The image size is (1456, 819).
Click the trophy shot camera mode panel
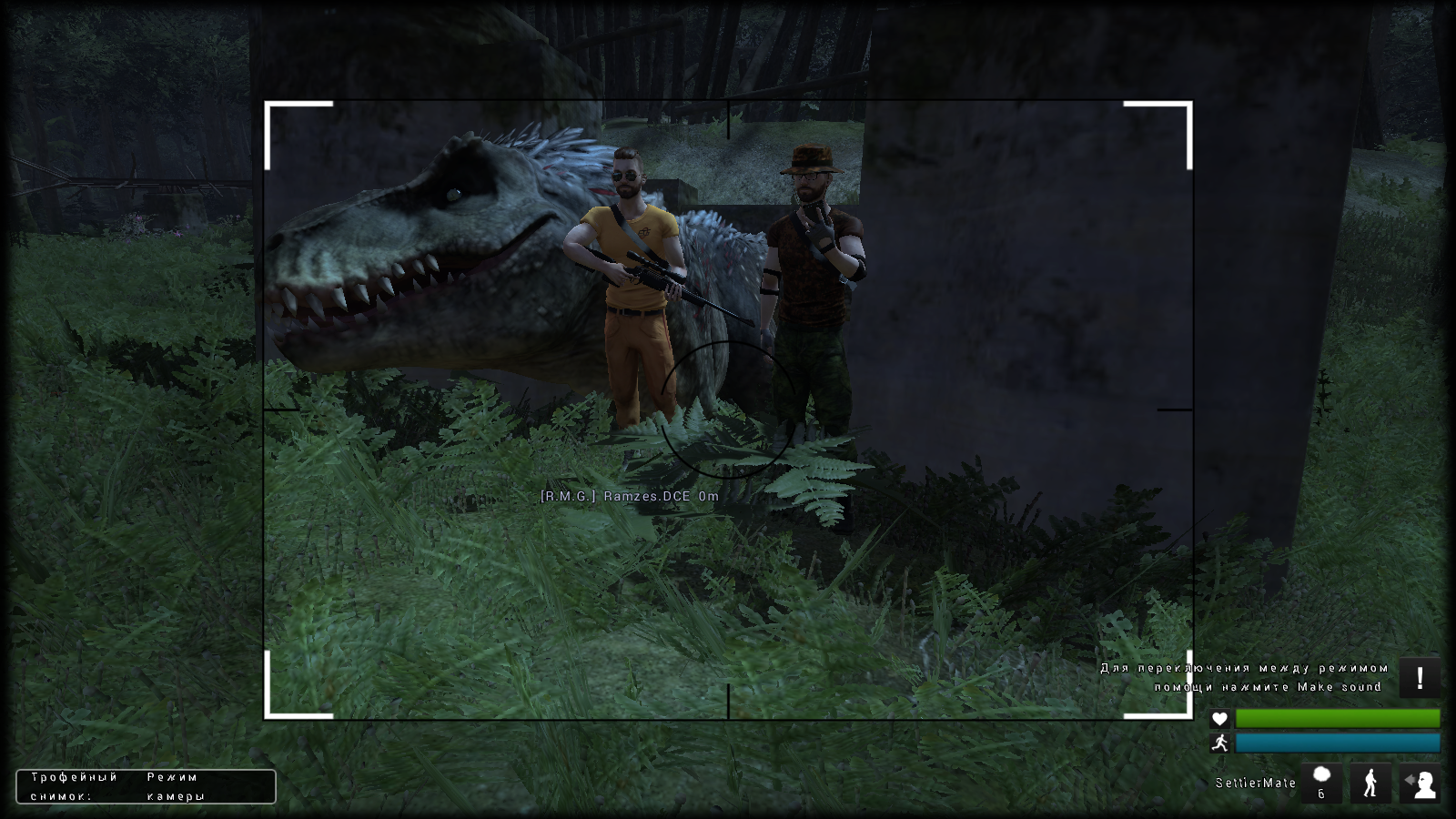(146, 786)
